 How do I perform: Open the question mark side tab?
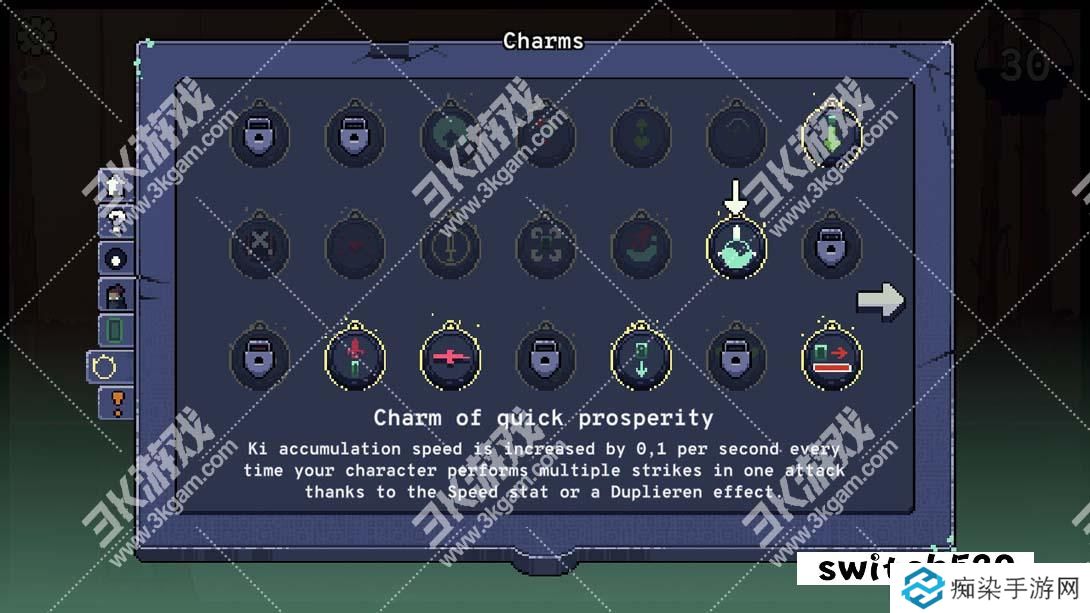(x=115, y=222)
